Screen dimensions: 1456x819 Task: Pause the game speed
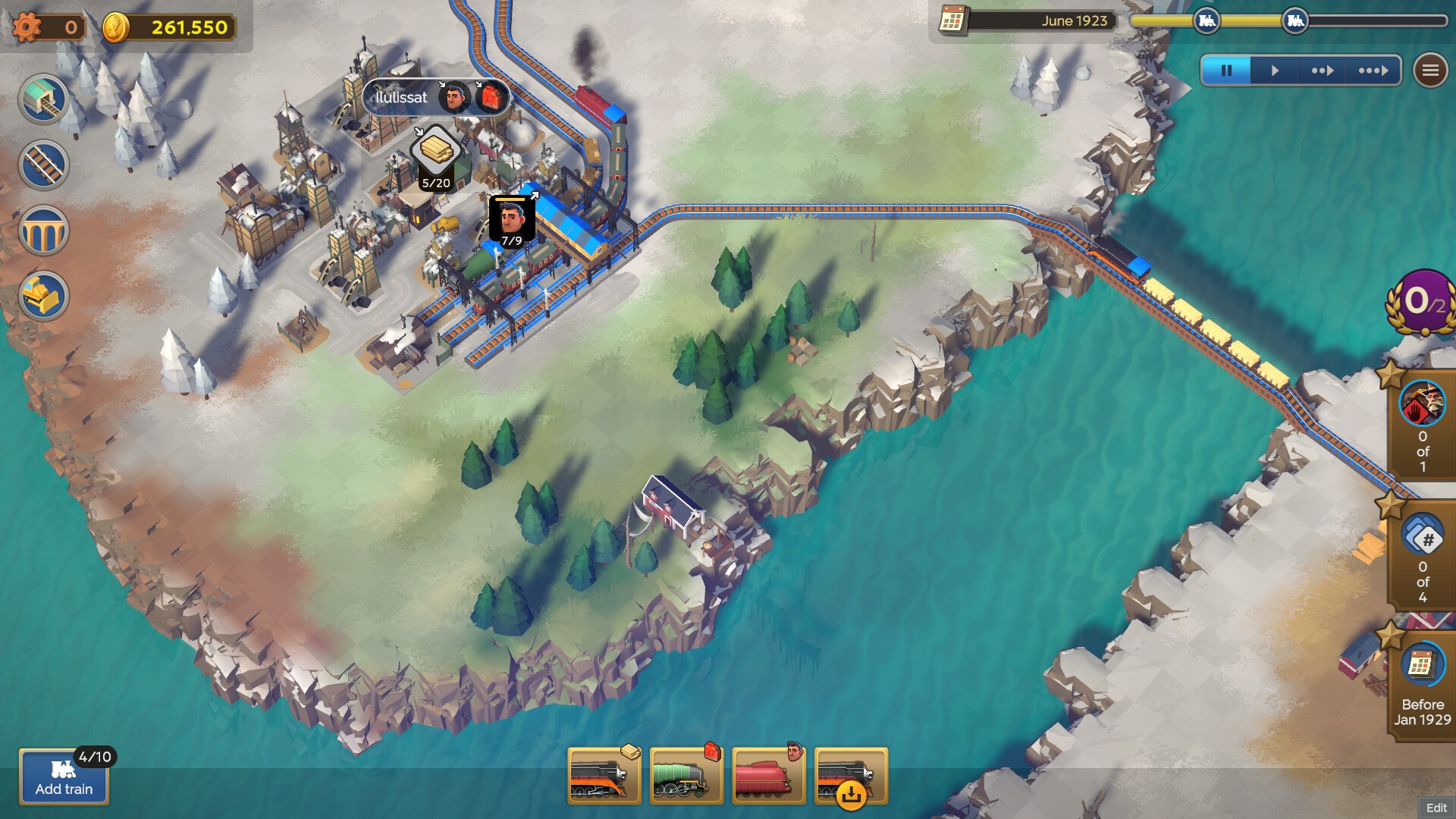click(x=1226, y=71)
